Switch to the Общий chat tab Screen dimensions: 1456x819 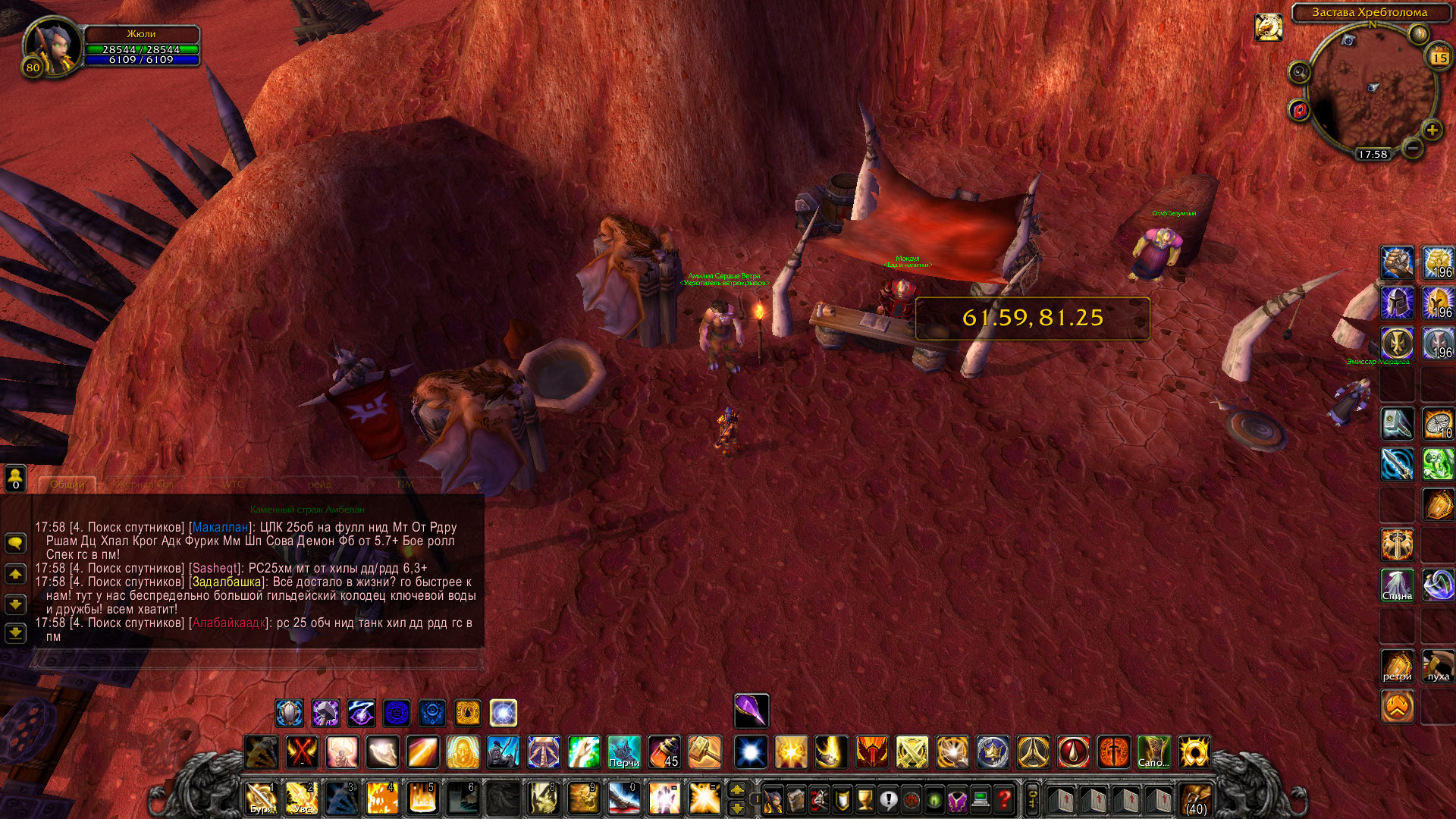67,484
